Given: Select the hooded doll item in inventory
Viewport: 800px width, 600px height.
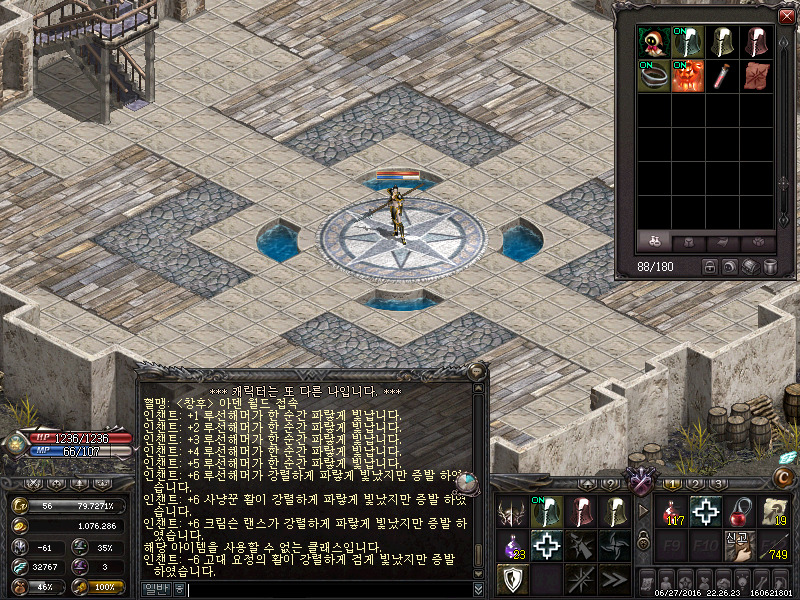Looking at the screenshot, I should tap(654, 42).
